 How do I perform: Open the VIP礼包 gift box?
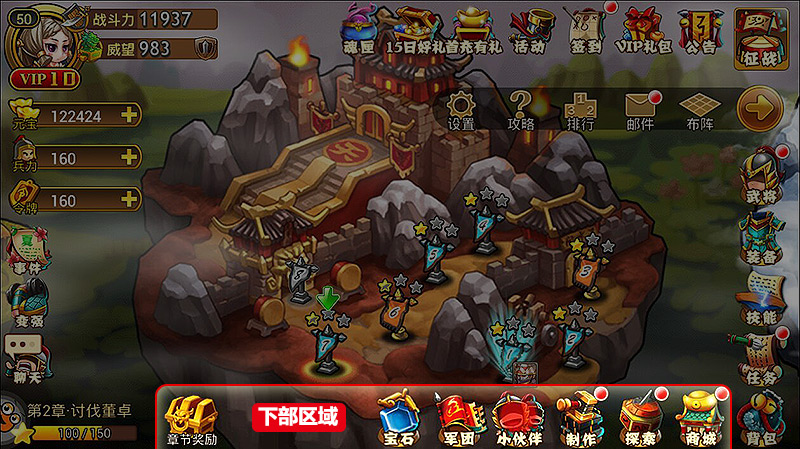(643, 29)
